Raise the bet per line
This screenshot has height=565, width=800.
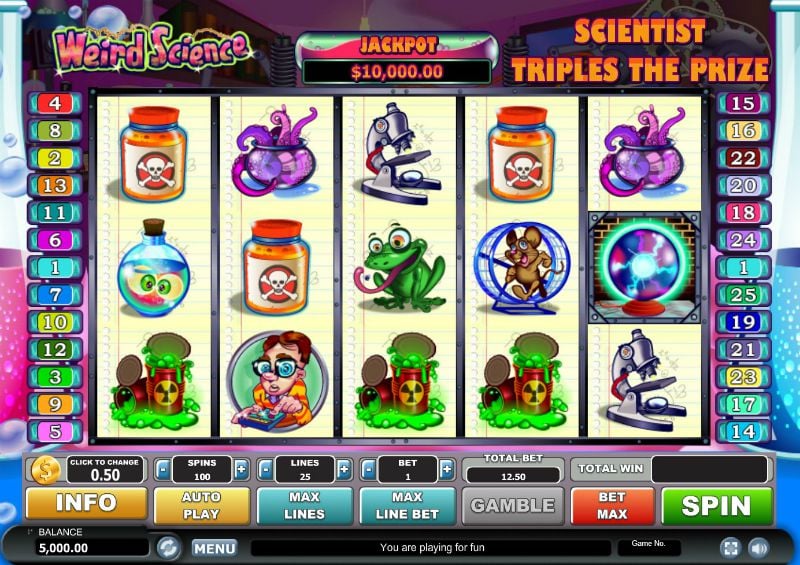tap(447, 469)
